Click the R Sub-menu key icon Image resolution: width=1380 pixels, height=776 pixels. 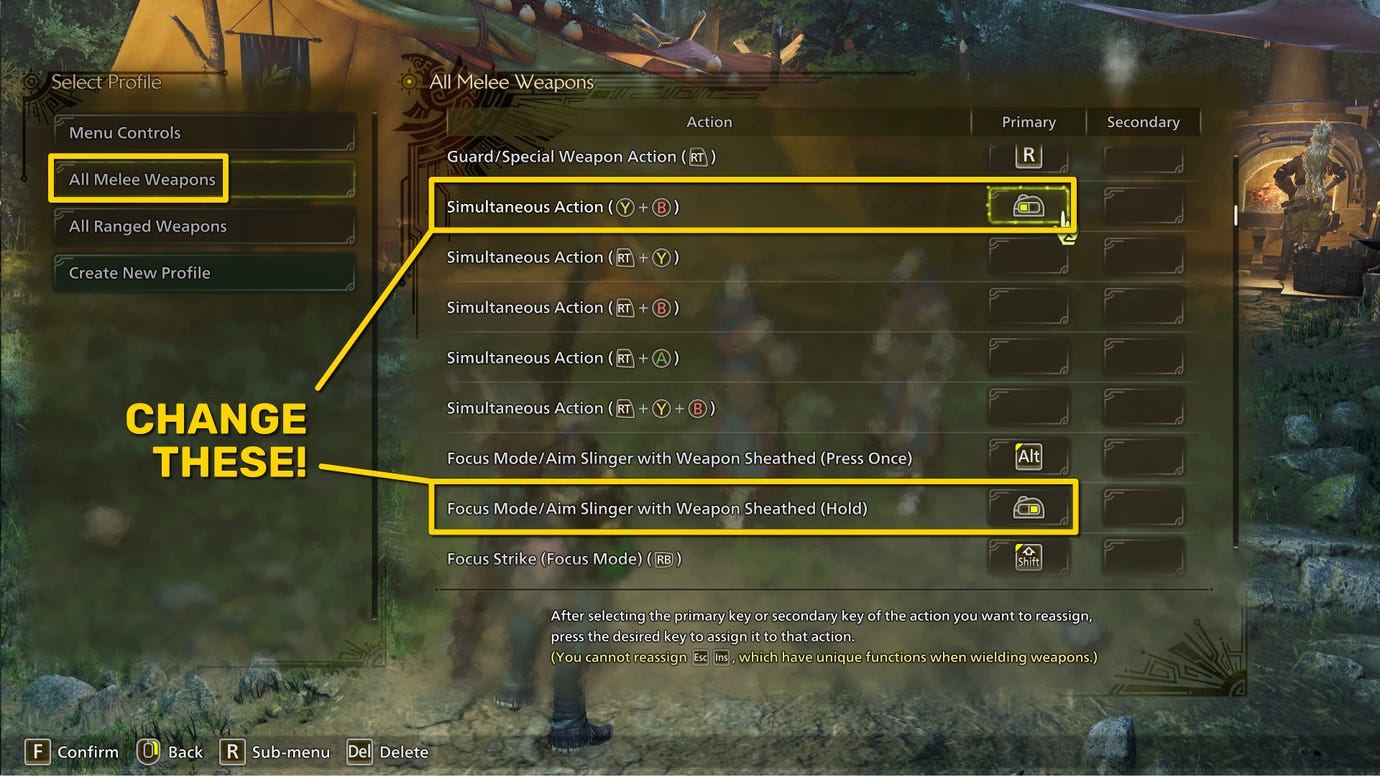[232, 751]
